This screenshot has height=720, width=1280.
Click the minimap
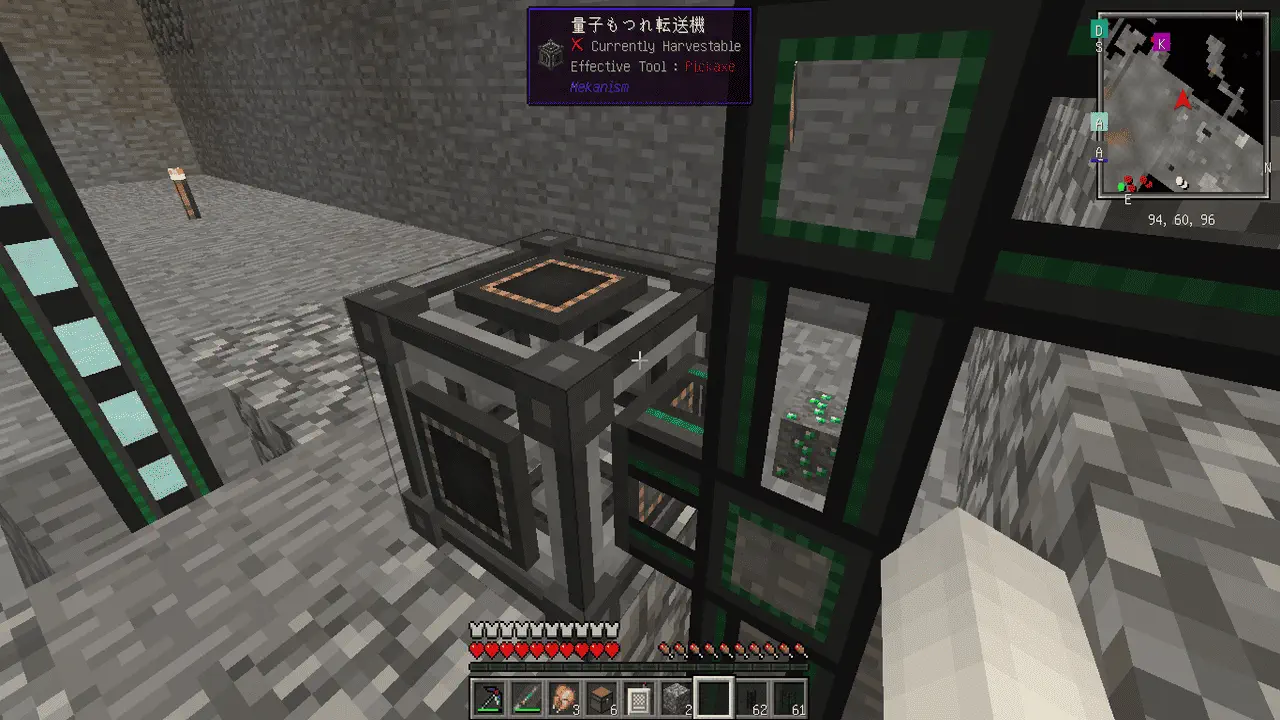tap(1182, 105)
